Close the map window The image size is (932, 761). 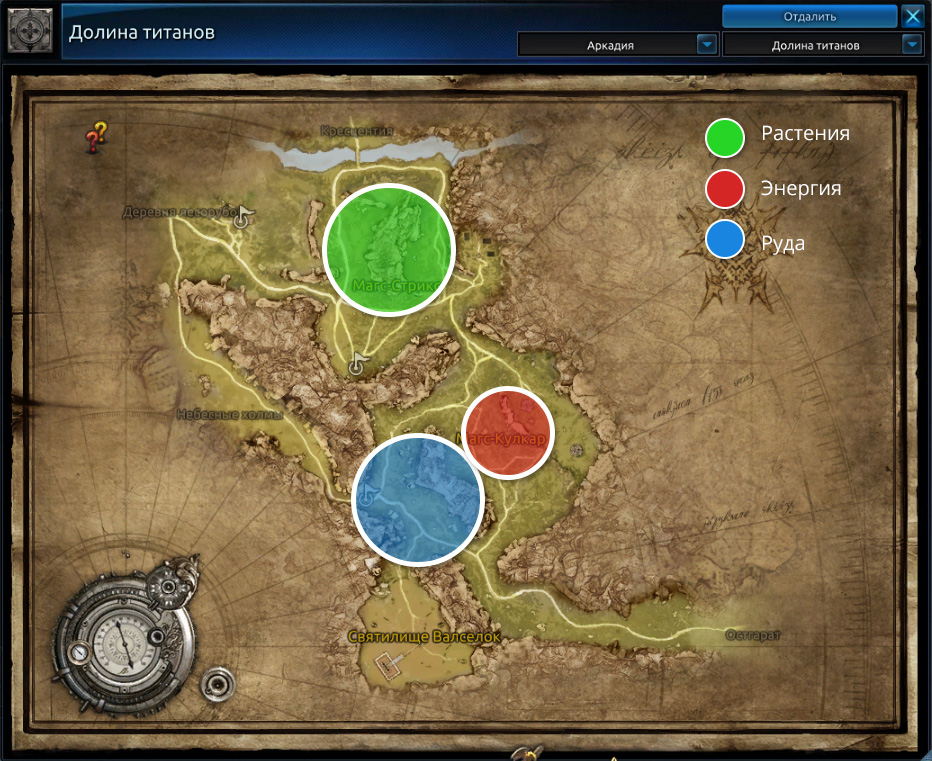point(912,16)
